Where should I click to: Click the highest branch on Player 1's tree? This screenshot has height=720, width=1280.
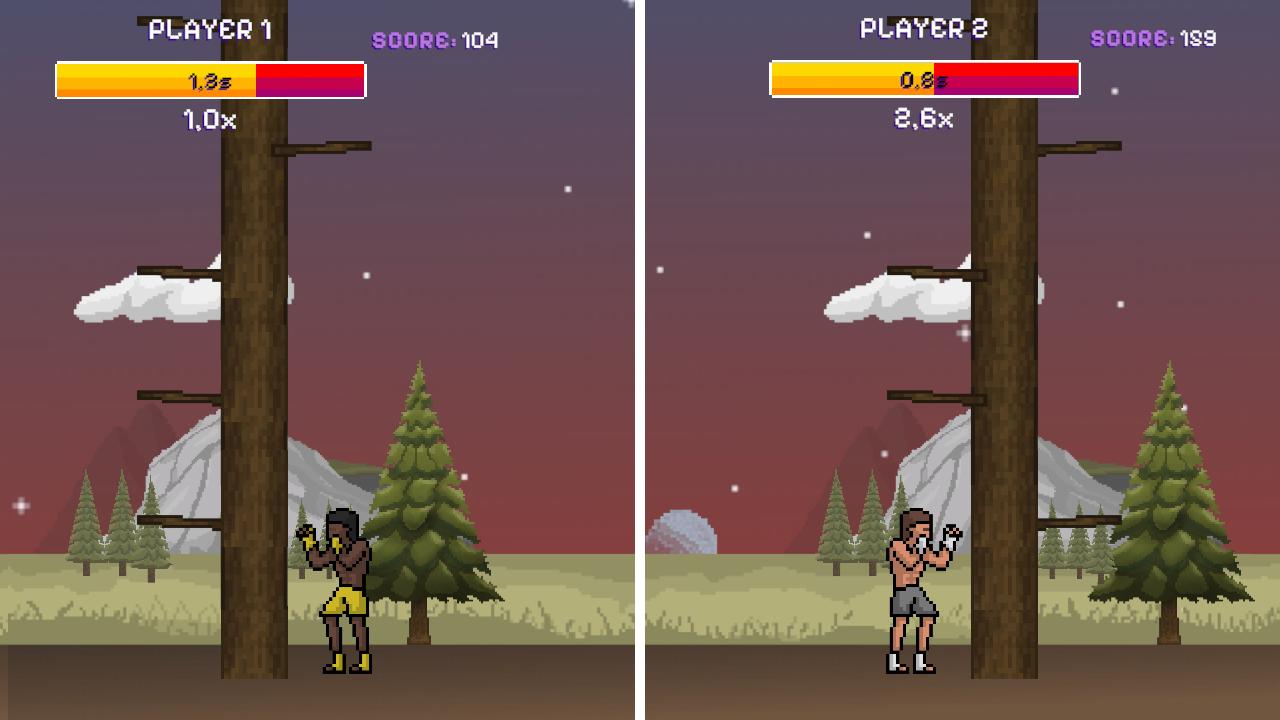320,145
